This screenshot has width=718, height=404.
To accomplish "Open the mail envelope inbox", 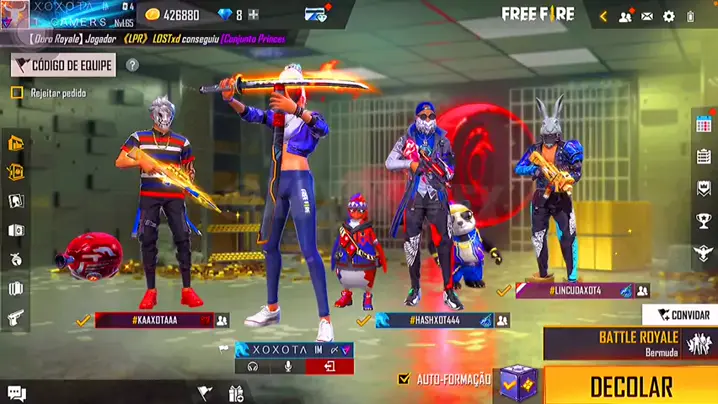I will pyautogui.click(x=647, y=16).
